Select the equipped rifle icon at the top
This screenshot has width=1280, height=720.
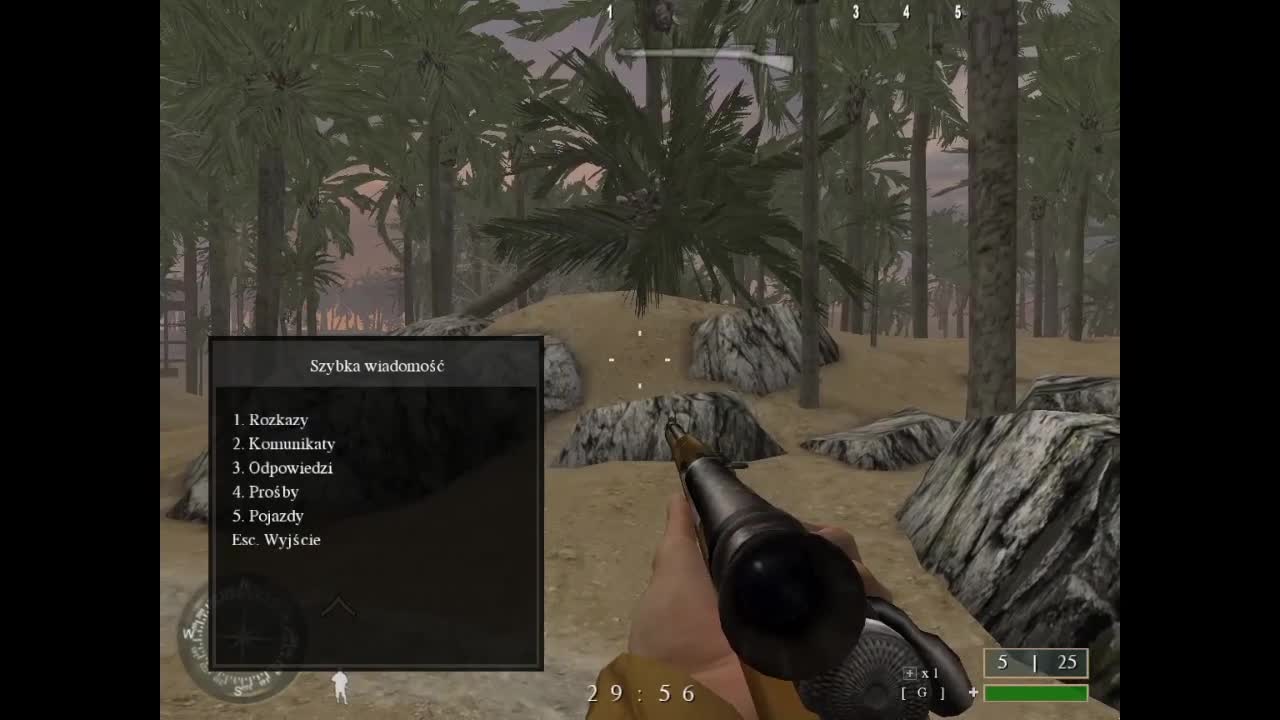tap(705, 55)
